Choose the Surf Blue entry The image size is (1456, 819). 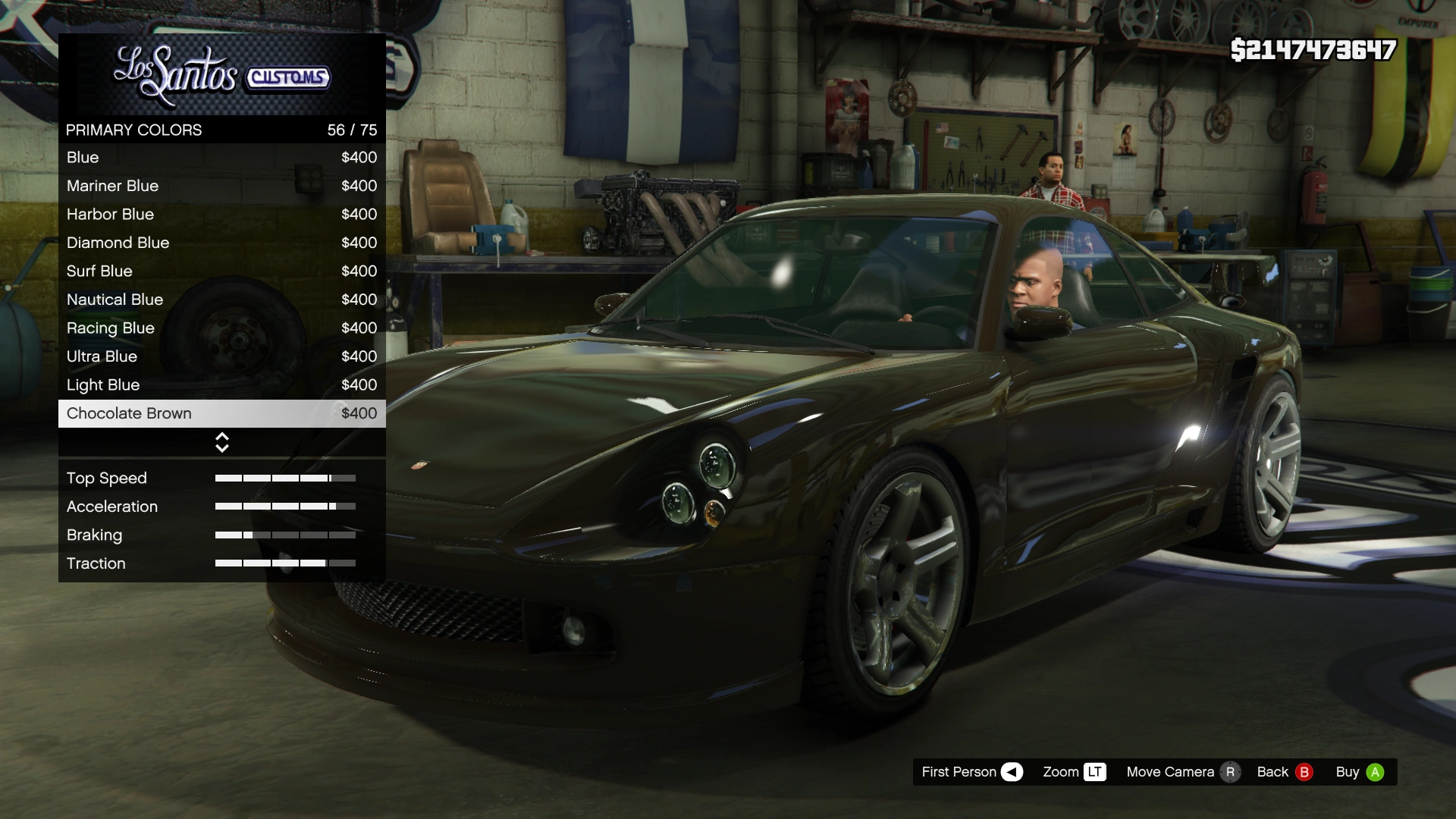click(x=221, y=271)
